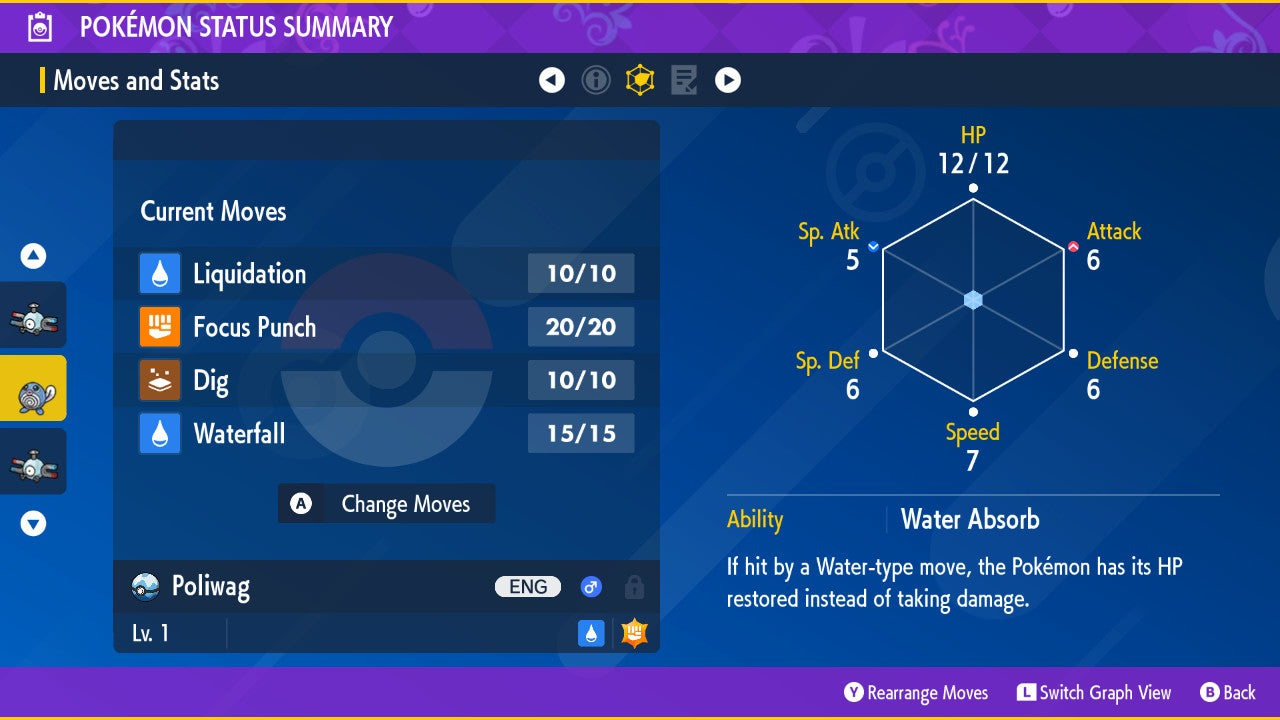
Task: Click the party list up arrow
Action: 33,257
